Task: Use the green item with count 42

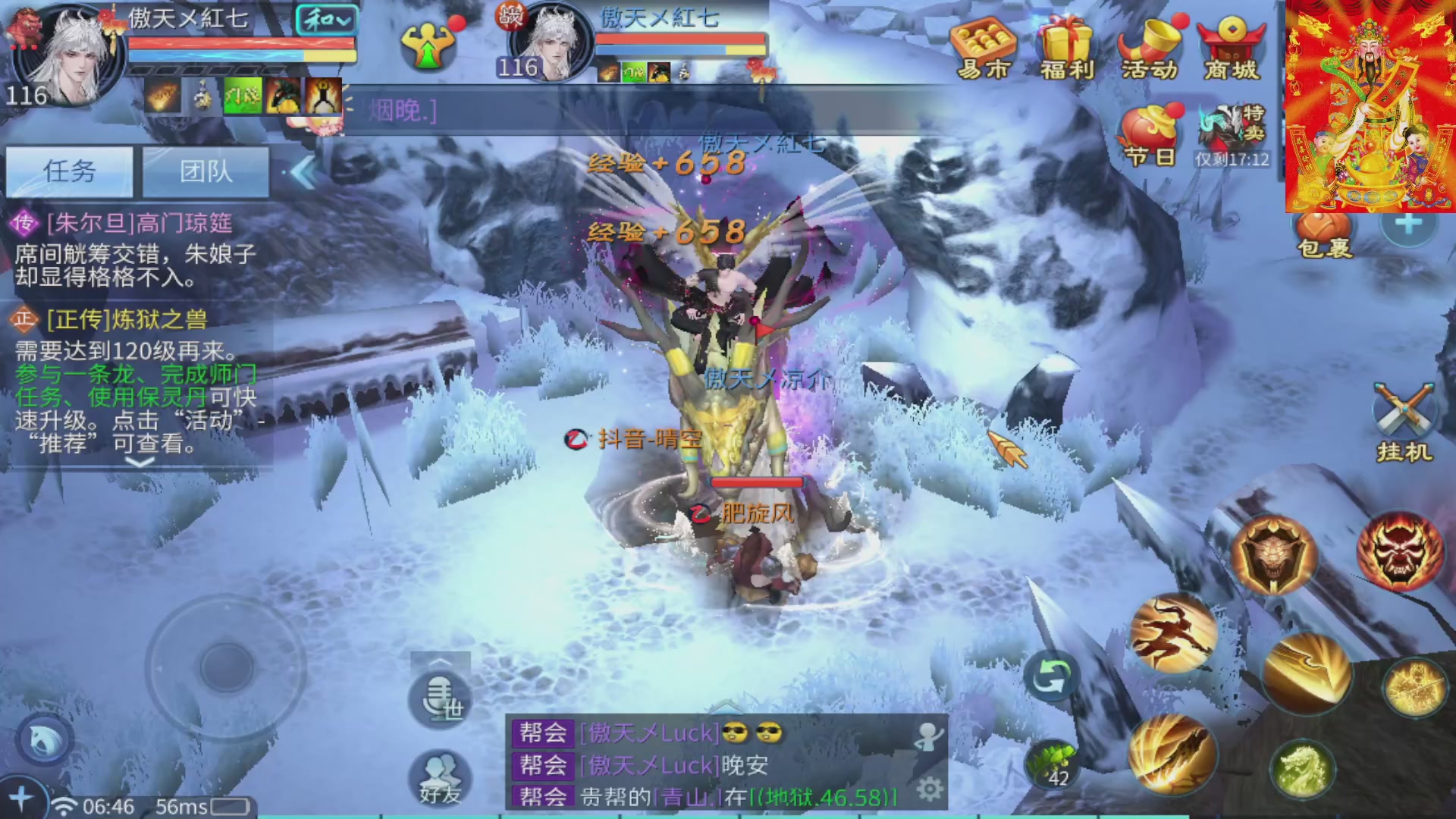Action: point(1052,764)
